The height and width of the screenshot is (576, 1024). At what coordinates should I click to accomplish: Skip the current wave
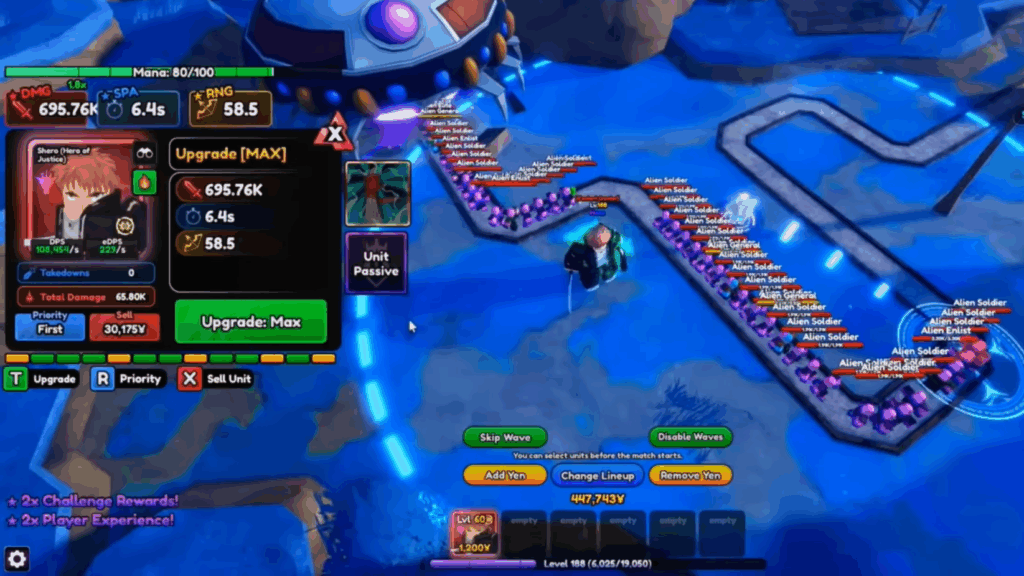tap(504, 438)
